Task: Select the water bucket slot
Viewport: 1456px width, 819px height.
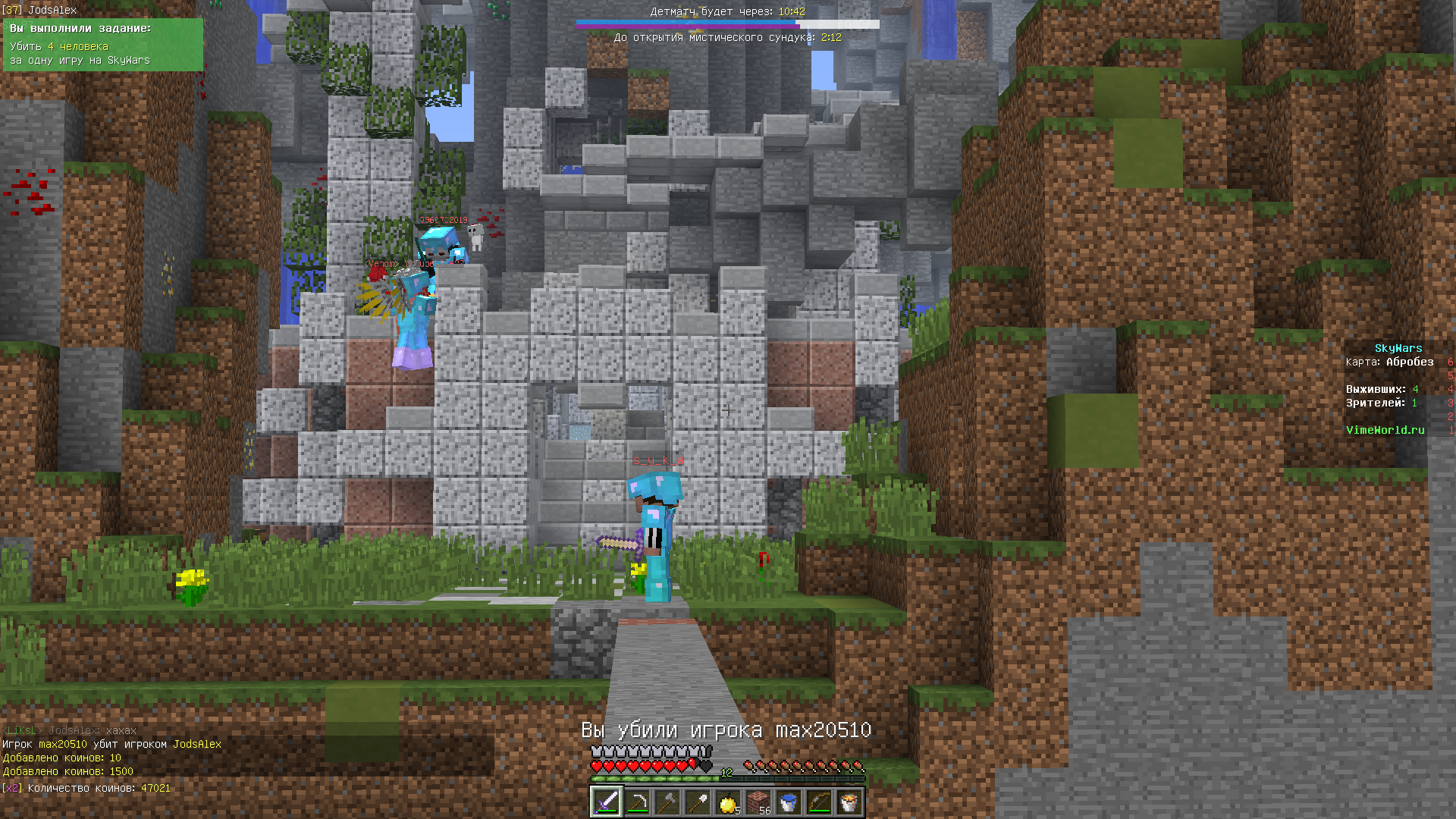Action: coord(789,802)
